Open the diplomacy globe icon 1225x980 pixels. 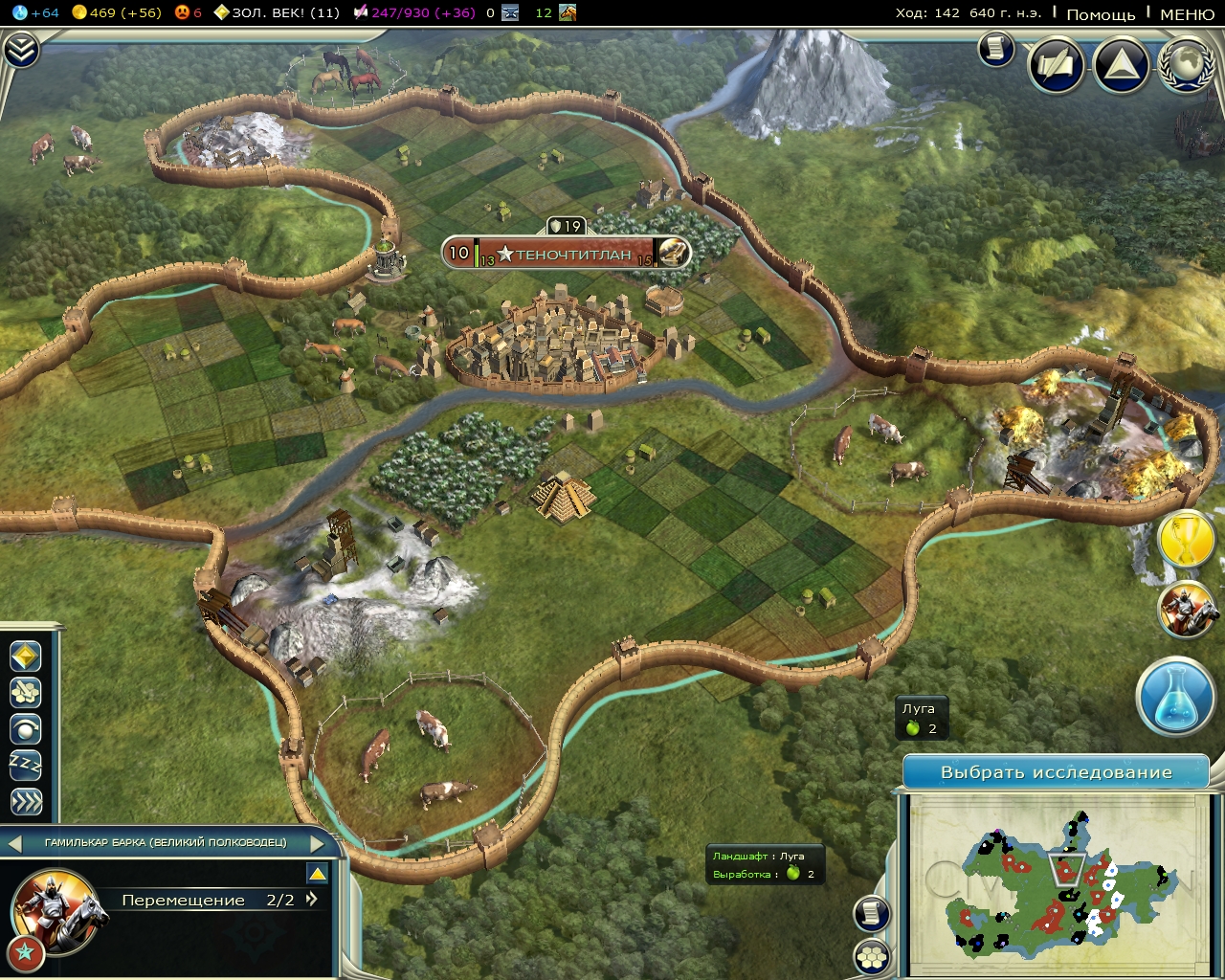pyautogui.click(x=1185, y=65)
